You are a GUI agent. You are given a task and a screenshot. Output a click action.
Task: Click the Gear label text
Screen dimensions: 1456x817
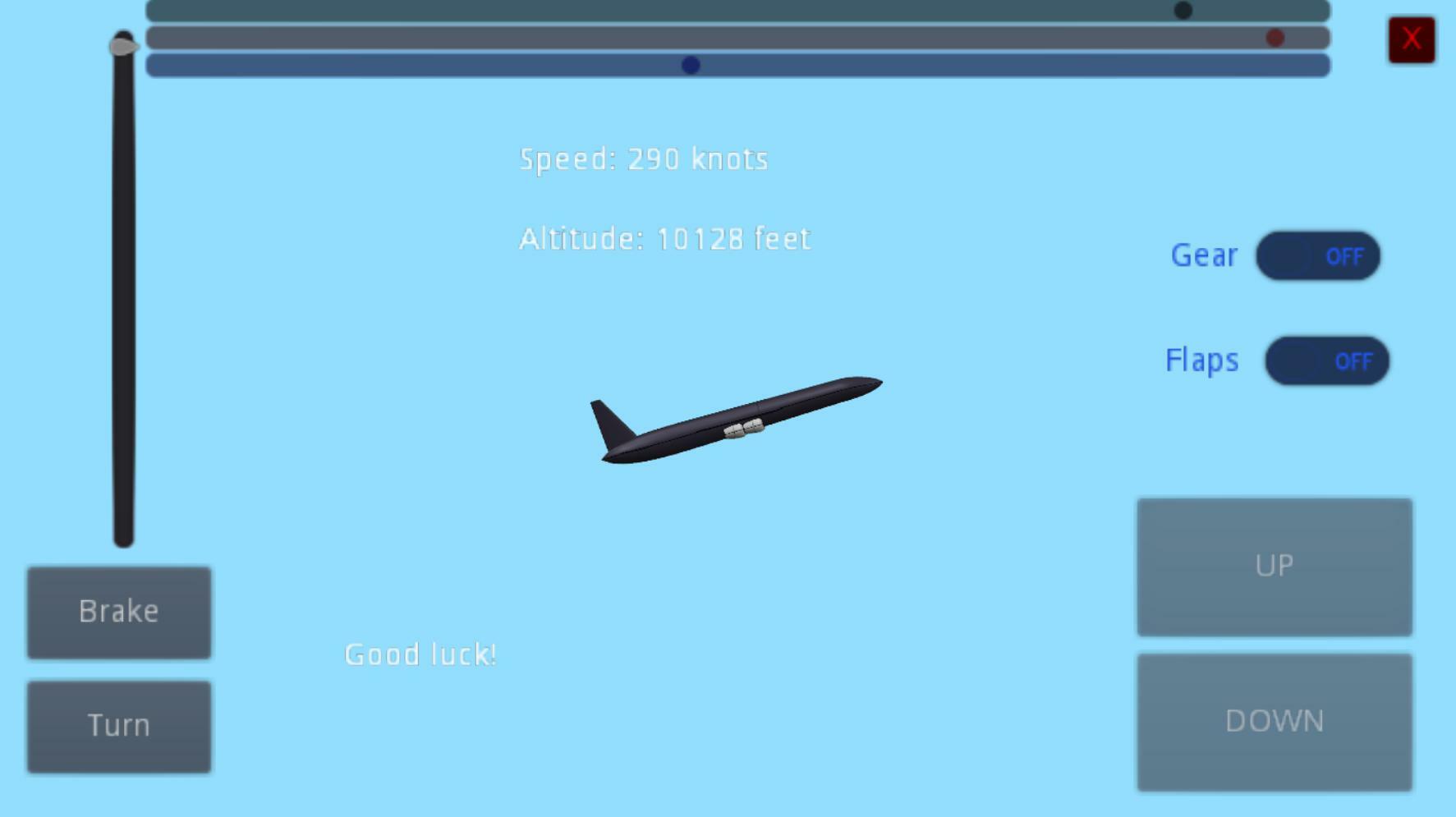coord(1204,255)
